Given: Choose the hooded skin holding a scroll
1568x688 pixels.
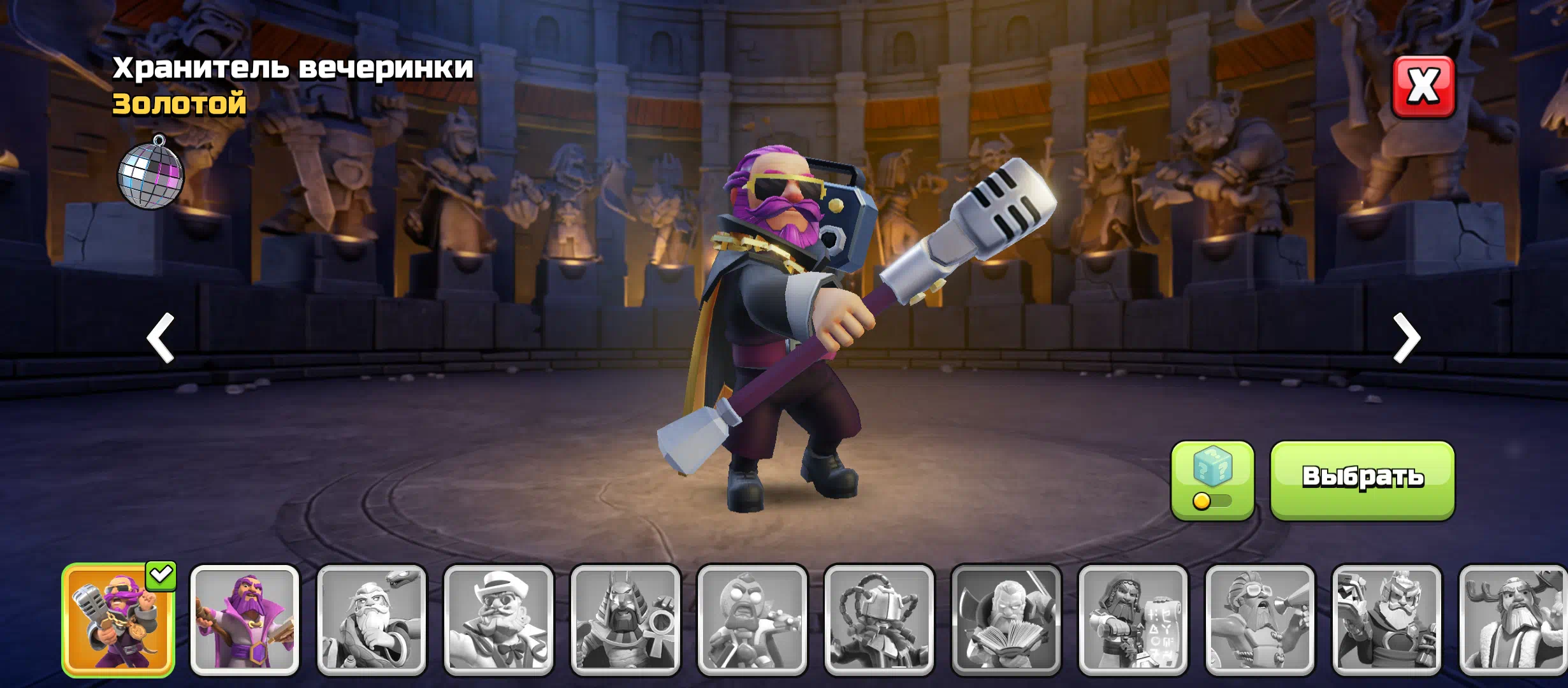Looking at the screenshot, I should point(1133,620).
